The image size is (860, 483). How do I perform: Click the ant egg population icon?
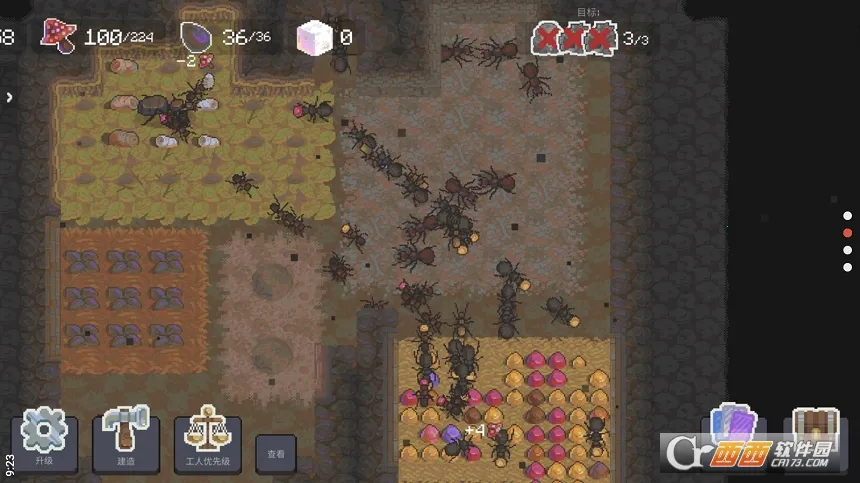[x=197, y=37]
